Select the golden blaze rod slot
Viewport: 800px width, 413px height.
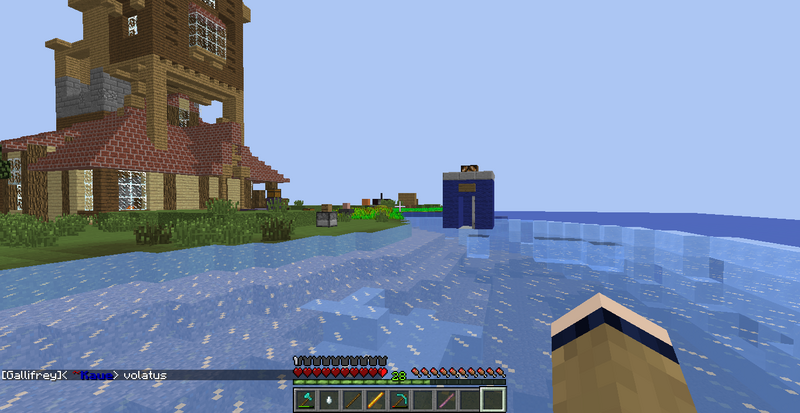tap(375, 400)
